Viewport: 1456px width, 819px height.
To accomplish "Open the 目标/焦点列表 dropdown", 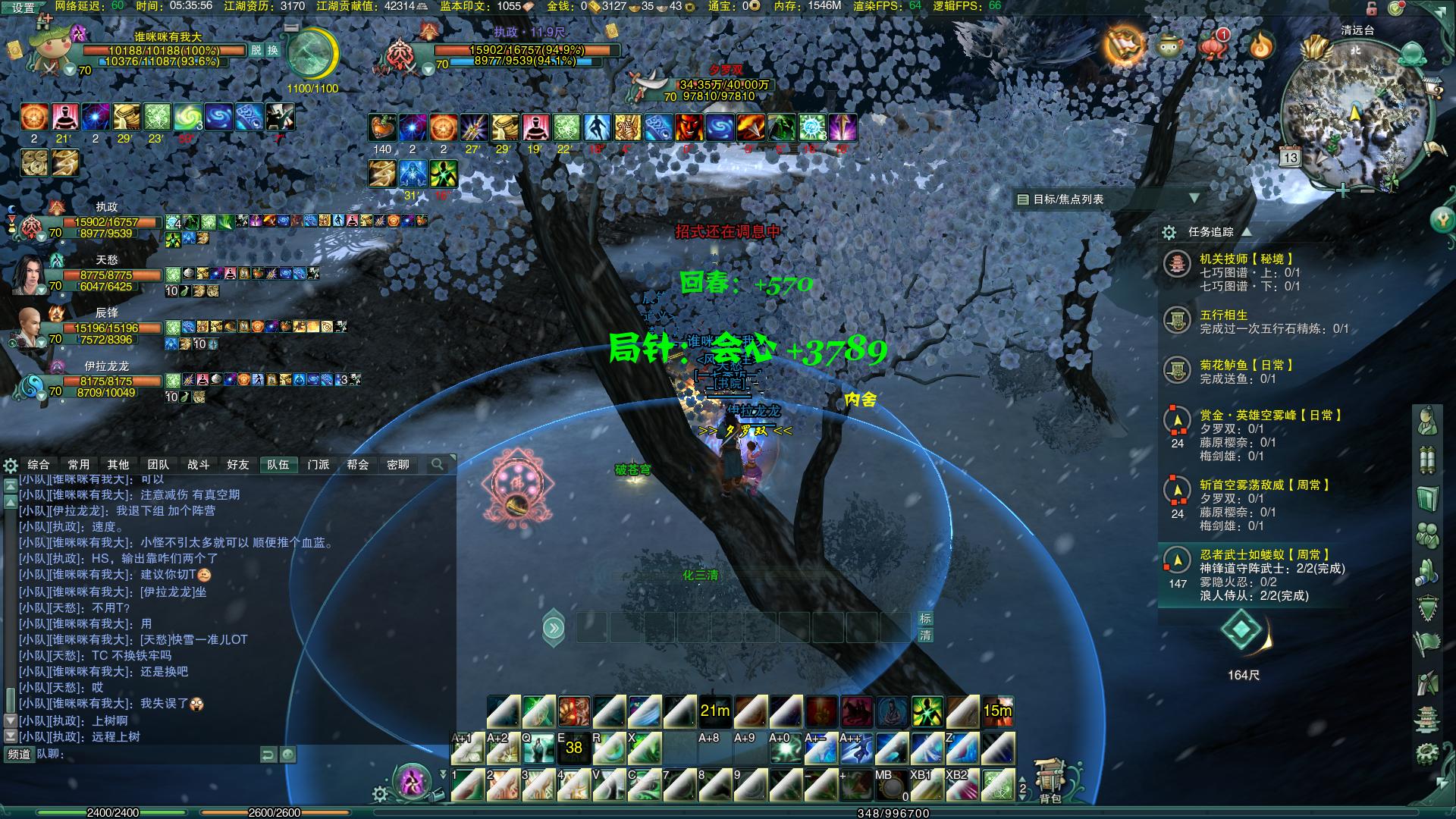I will (1194, 199).
